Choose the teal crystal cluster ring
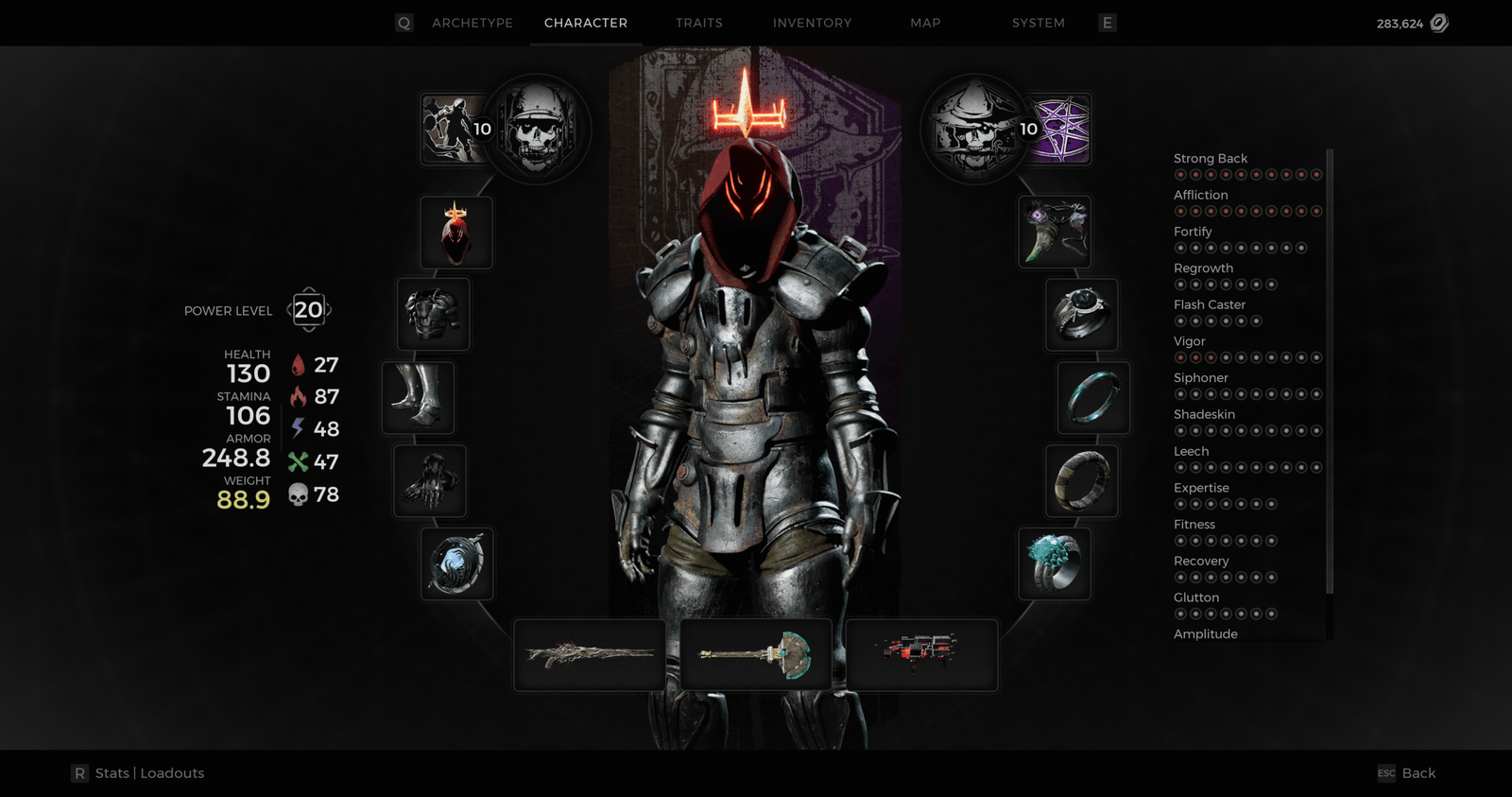Image resolution: width=1512 pixels, height=797 pixels. coord(1055,563)
